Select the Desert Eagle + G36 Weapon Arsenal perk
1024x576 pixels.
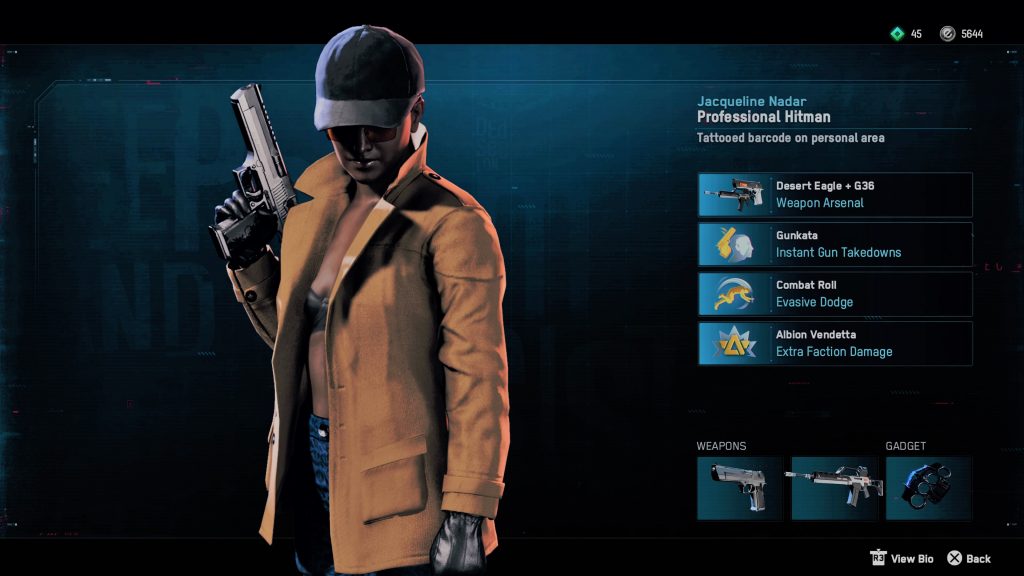tap(835, 194)
